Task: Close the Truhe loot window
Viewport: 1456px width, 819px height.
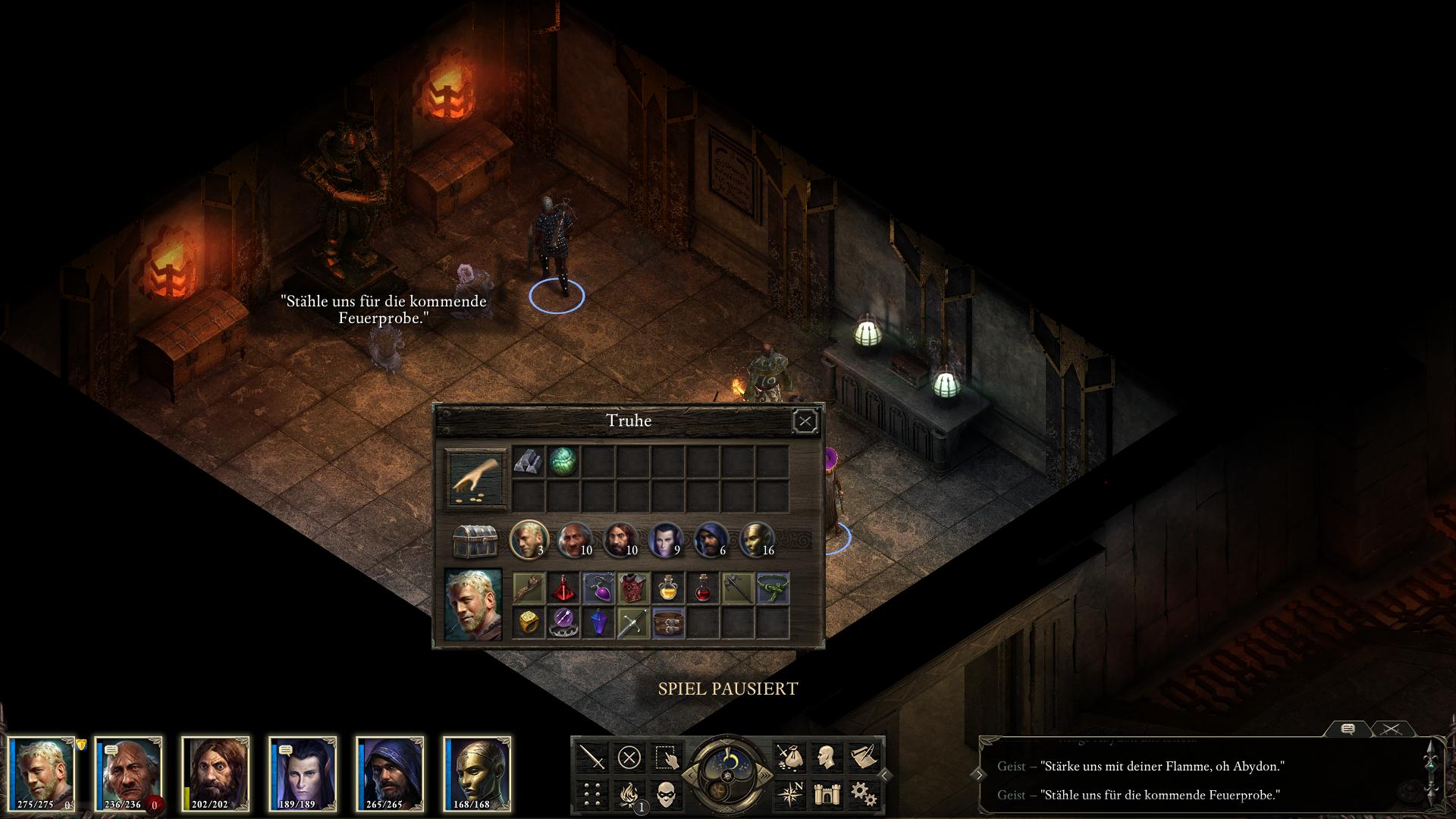Action: pyautogui.click(x=805, y=421)
